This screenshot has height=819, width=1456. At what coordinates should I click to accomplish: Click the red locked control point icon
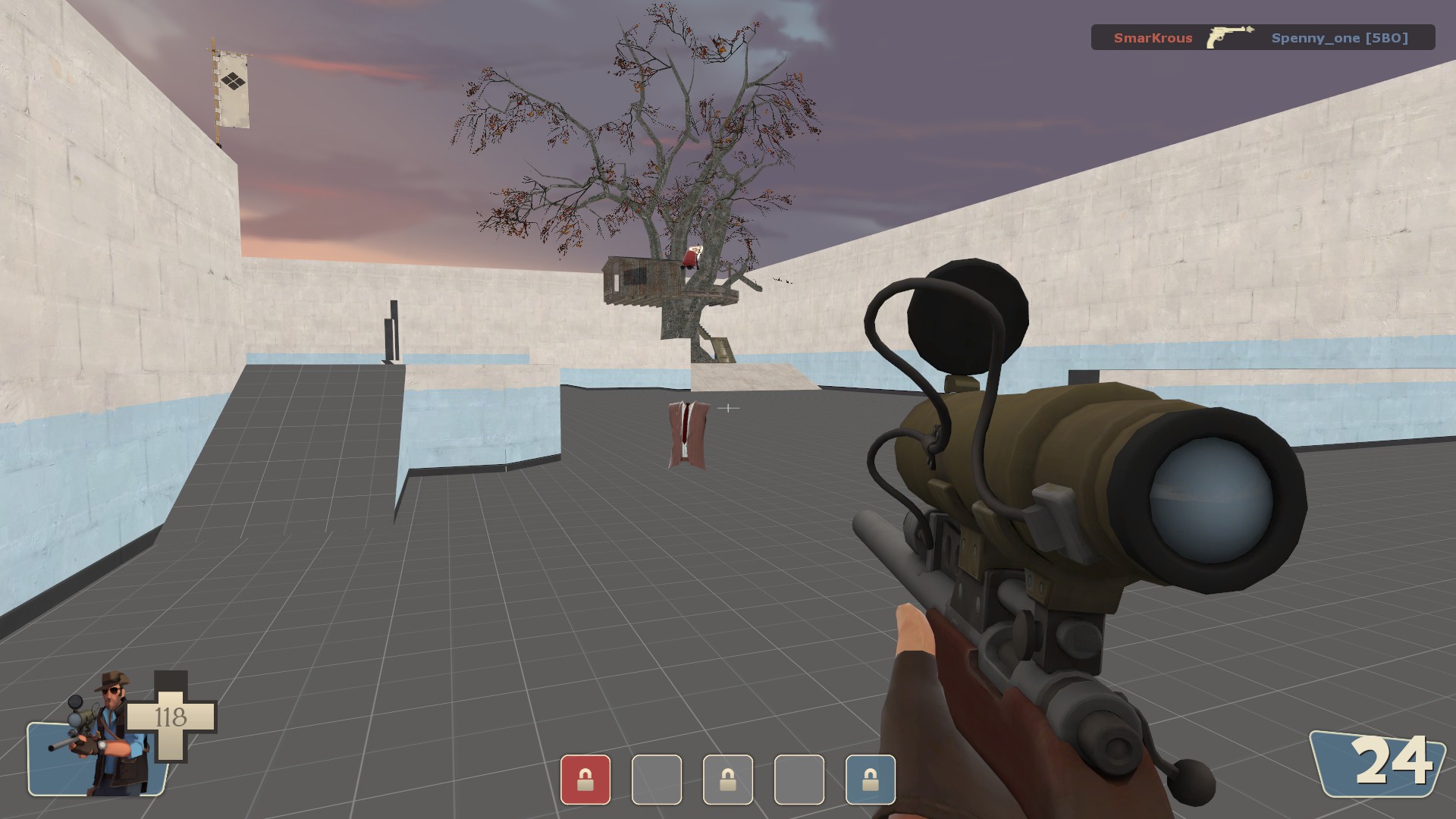pos(585,780)
